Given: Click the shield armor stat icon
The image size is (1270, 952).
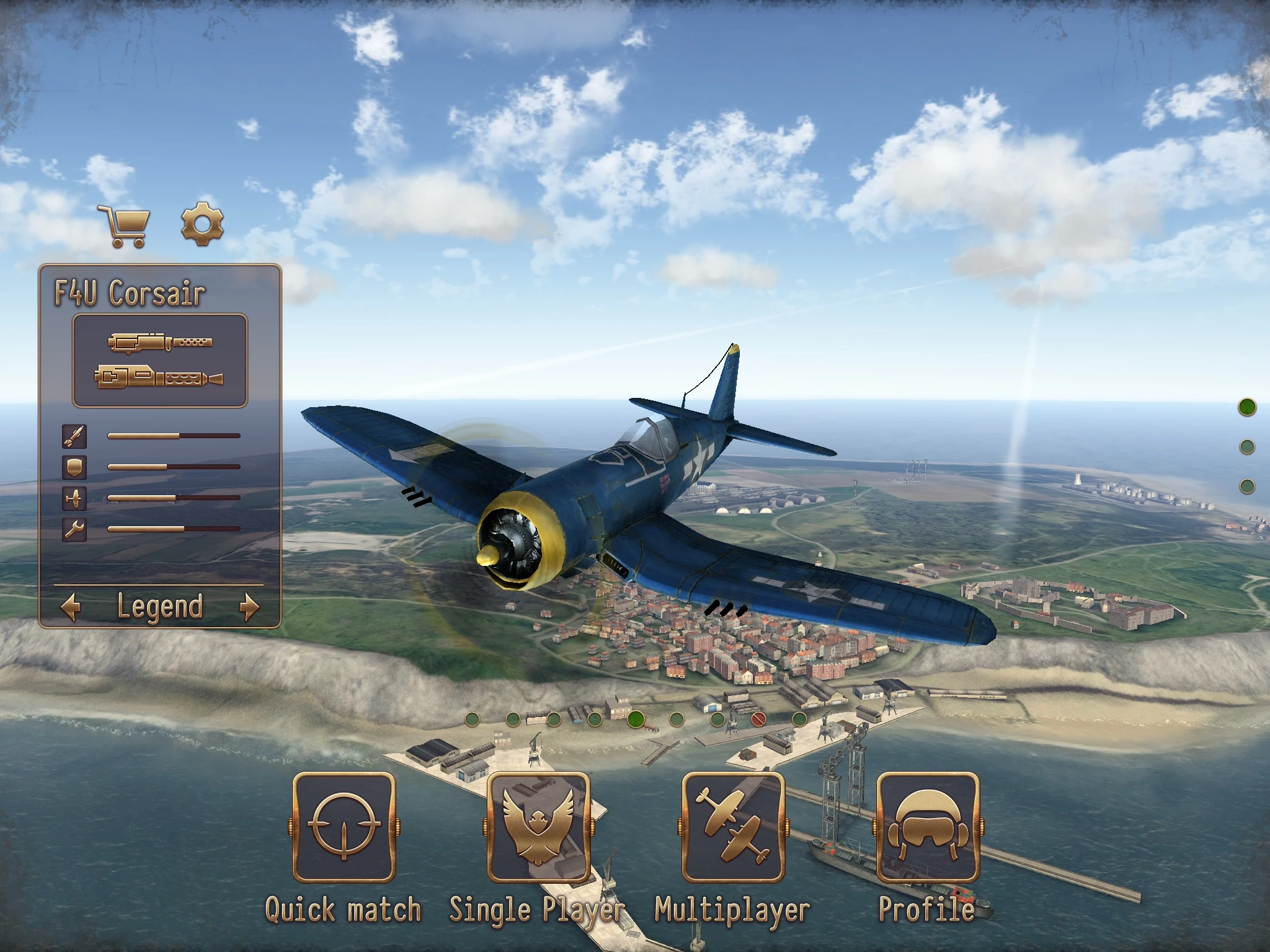Looking at the screenshot, I should (74, 467).
